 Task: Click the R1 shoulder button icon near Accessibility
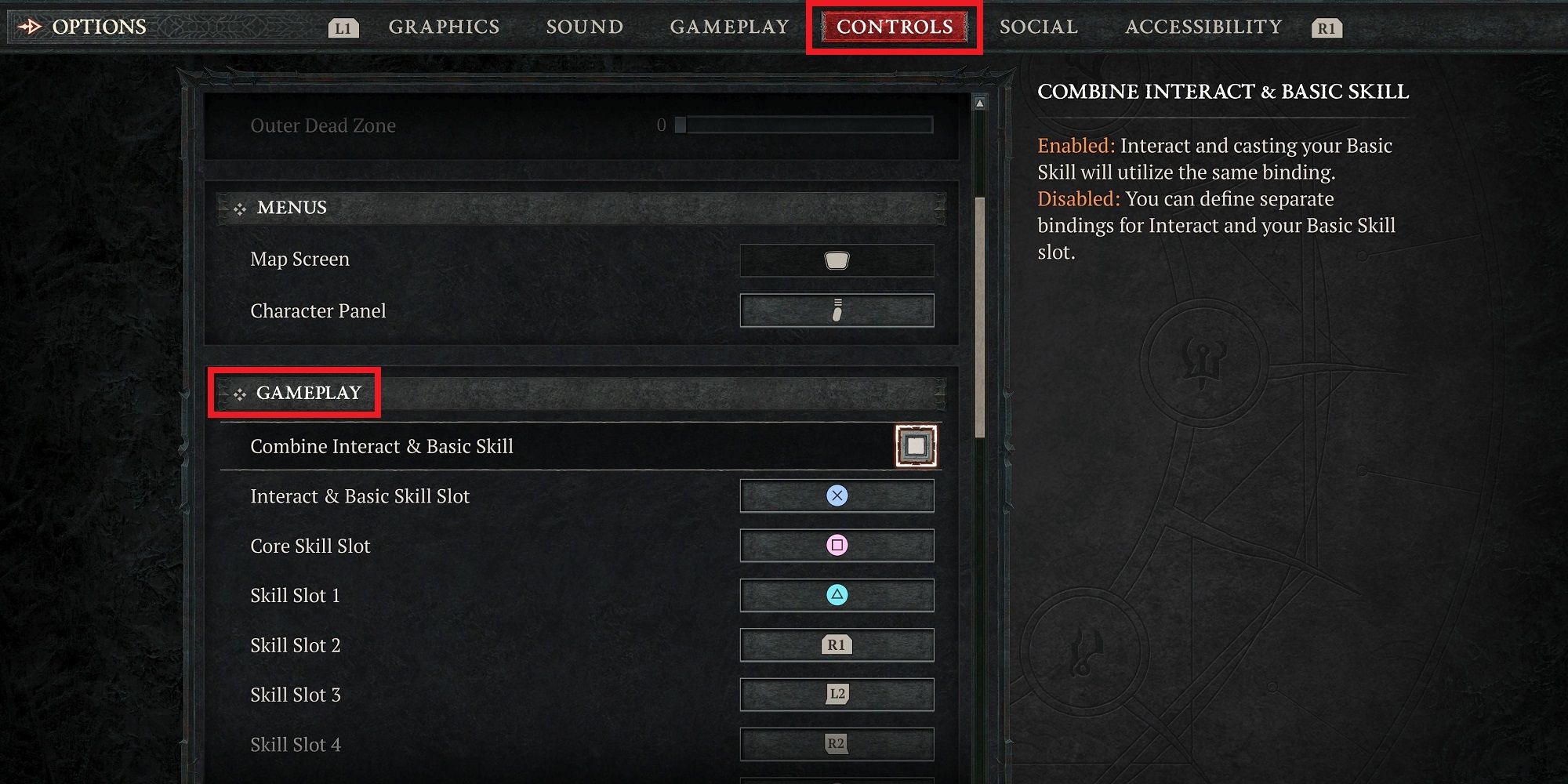(x=1325, y=28)
